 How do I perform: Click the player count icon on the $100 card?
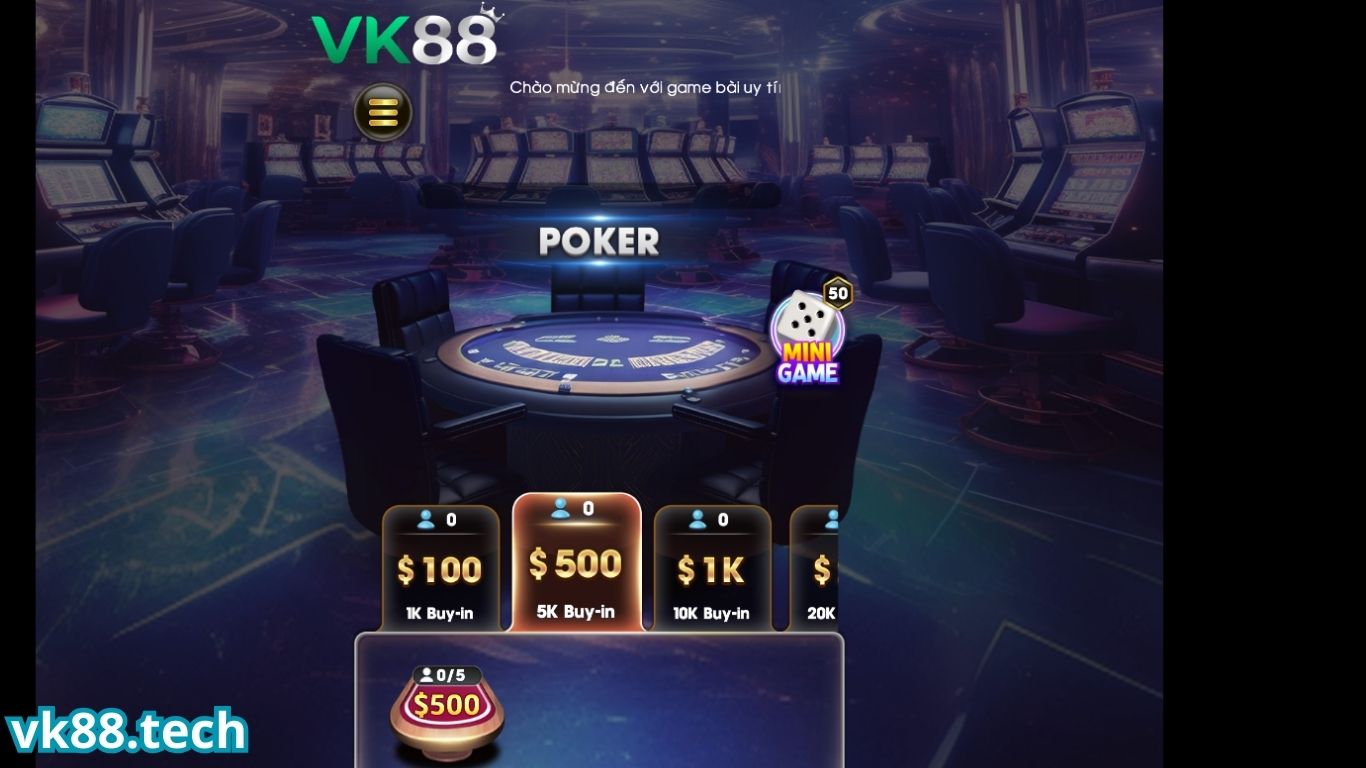click(425, 519)
